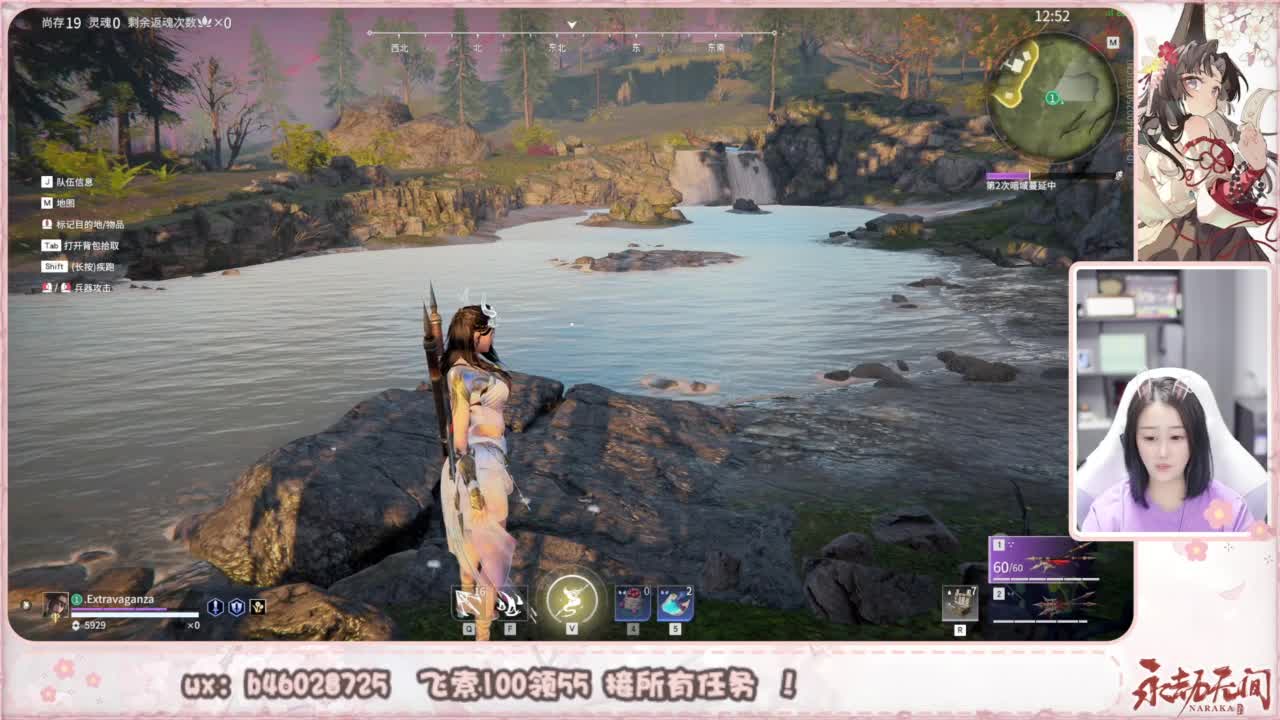Select 东北 on the compass heading bar
The image size is (1280, 720).
click(x=558, y=45)
